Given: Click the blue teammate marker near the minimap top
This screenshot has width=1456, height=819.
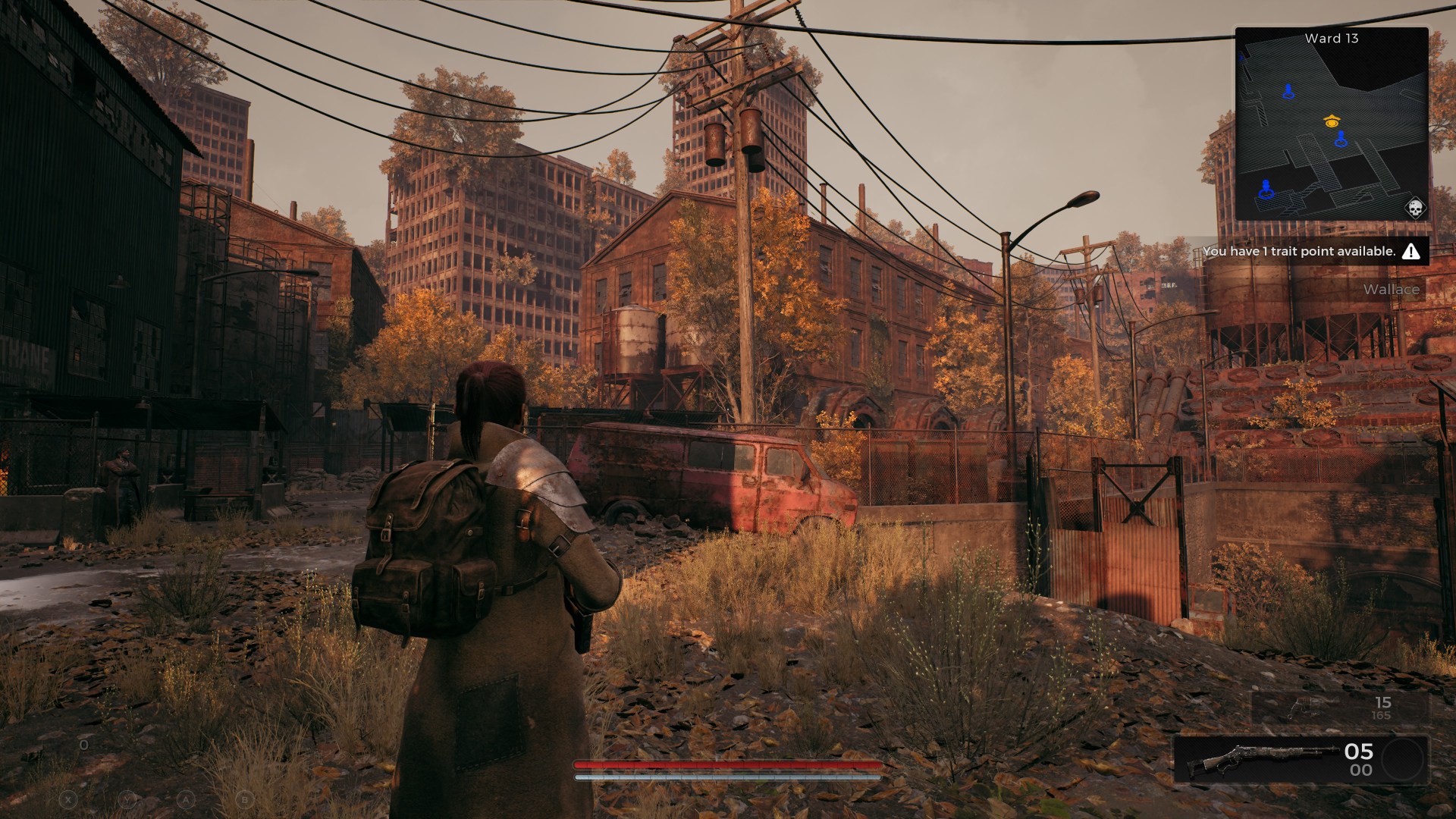Looking at the screenshot, I should pos(1287,90).
